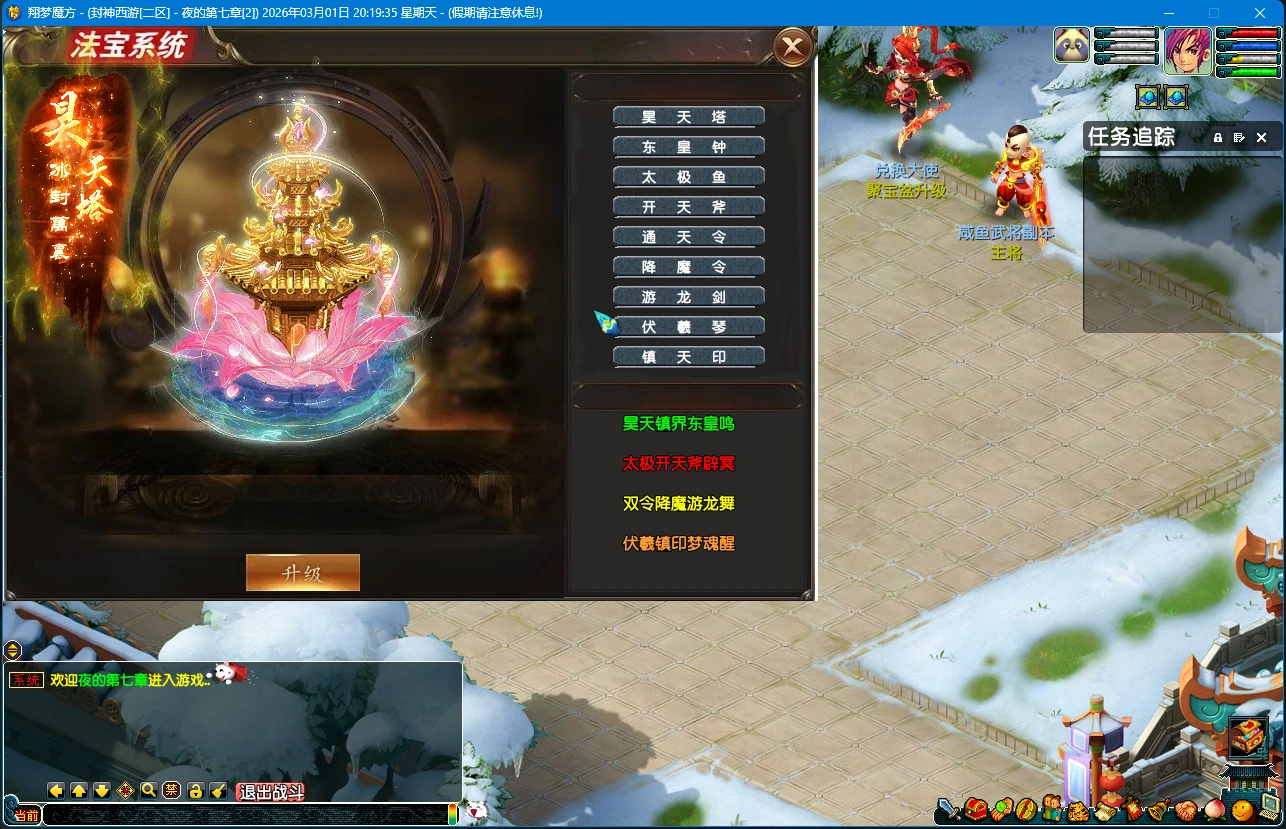Screen dimensions: 1286x829
Task: Choose 游龙剑 in the treasure list
Action: (x=688, y=297)
